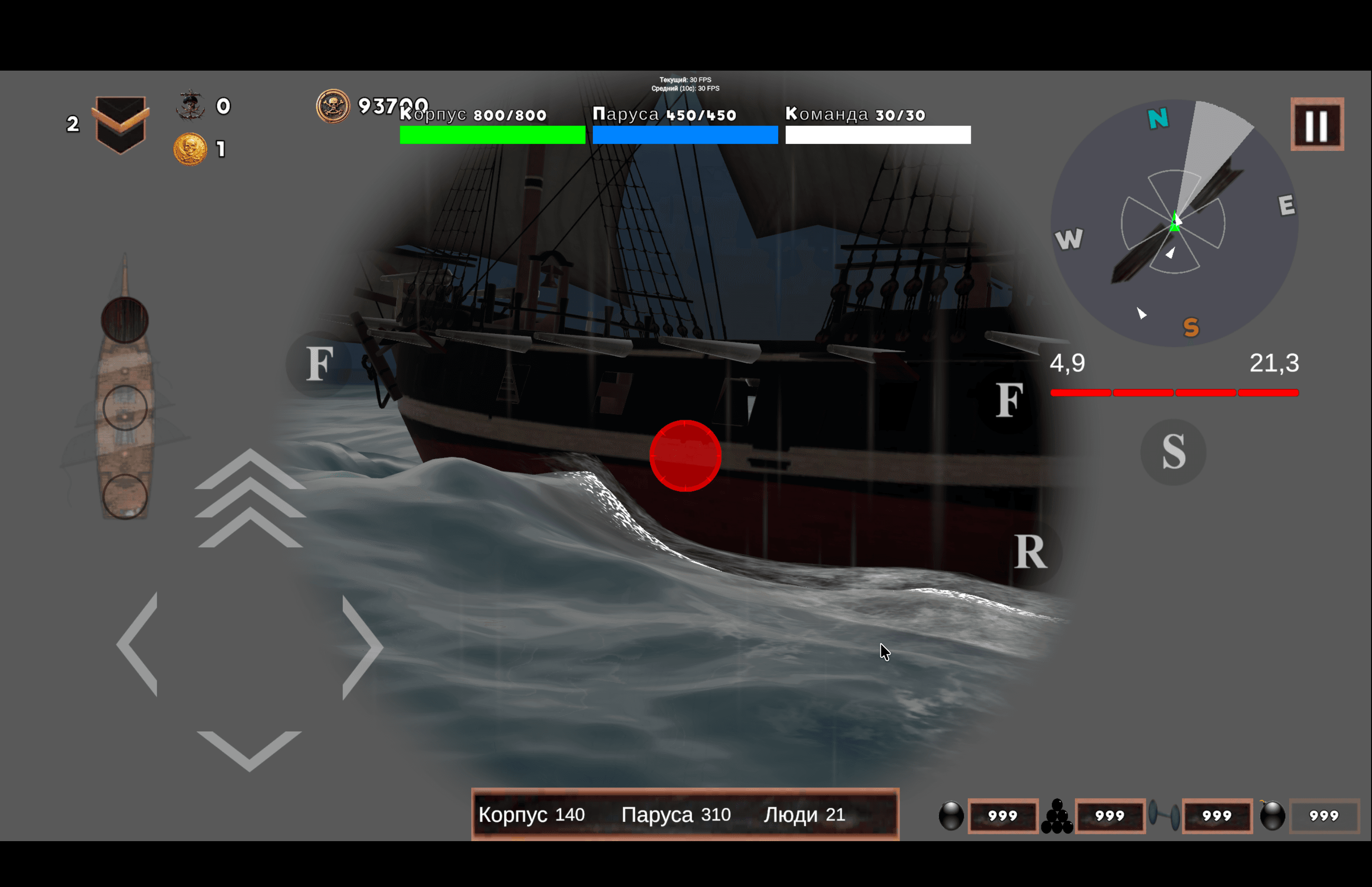Fire using the red round center button
Screen dimensions: 1372x887
[x=685, y=455]
